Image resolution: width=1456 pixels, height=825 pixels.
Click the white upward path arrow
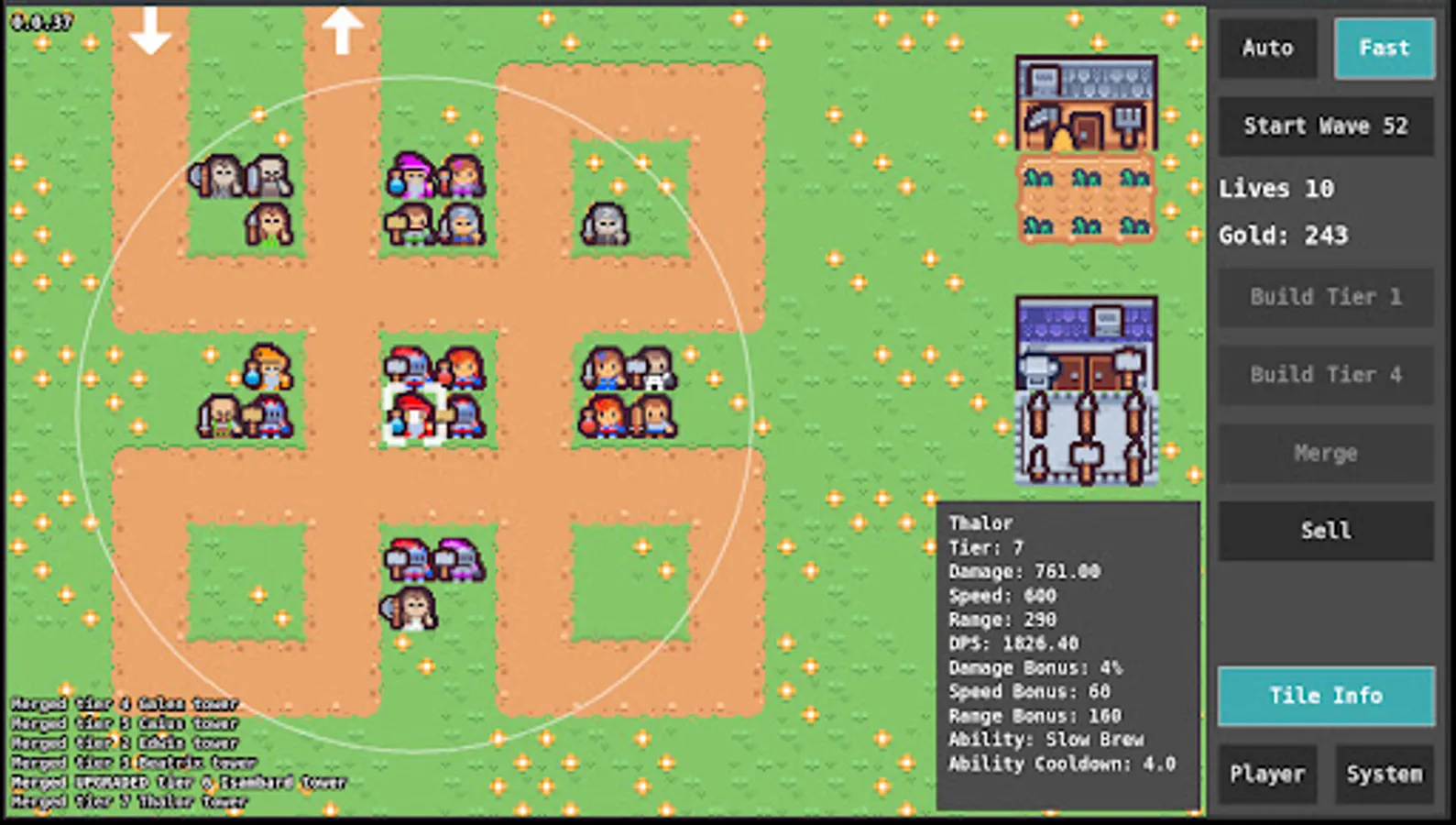(x=343, y=30)
